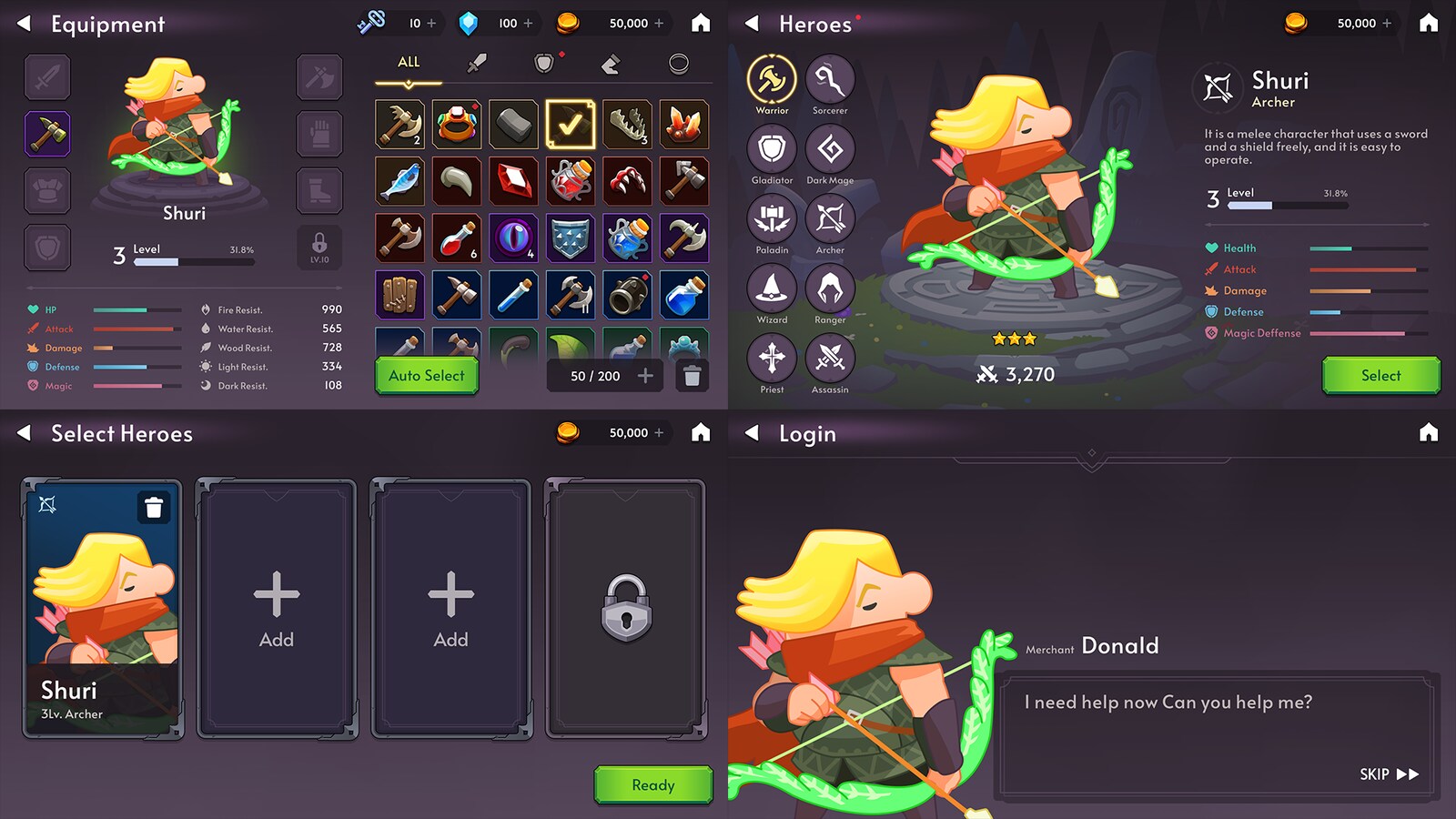
Task: Deselect the checkmarked scroll item
Action: [x=571, y=125]
